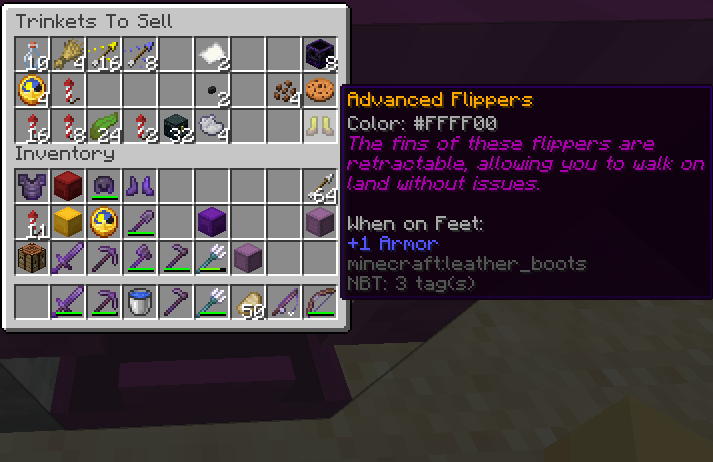Select the glass bottles stack of ten
Screen dimensions: 713x462
(x=32, y=55)
